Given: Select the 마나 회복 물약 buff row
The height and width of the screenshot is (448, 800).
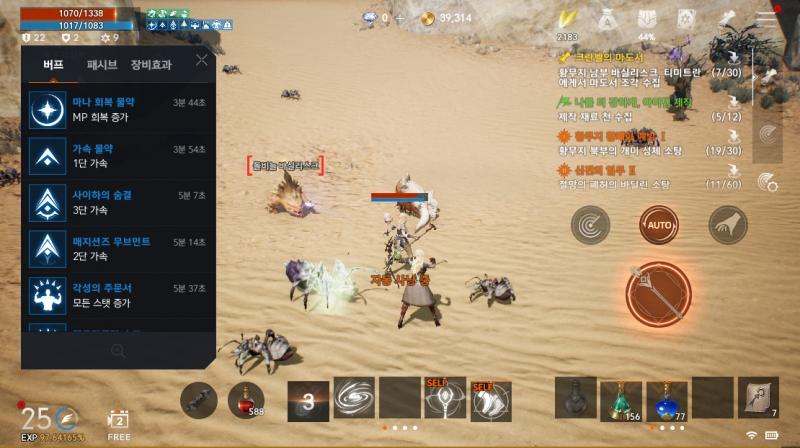Looking at the screenshot, I should [x=118, y=110].
